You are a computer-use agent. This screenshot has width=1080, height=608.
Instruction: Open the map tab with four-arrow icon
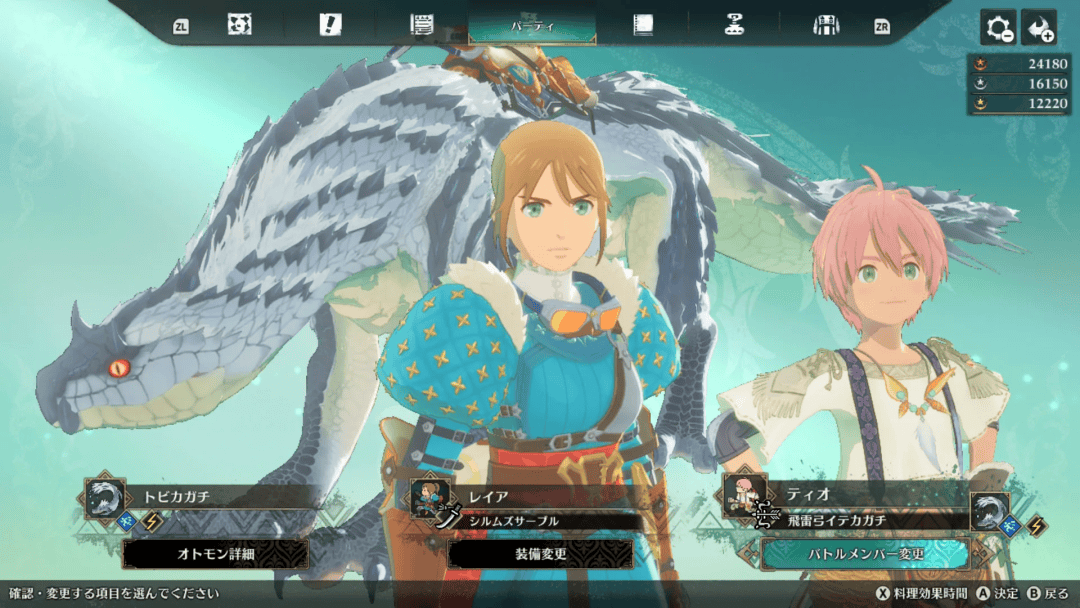(x=239, y=25)
